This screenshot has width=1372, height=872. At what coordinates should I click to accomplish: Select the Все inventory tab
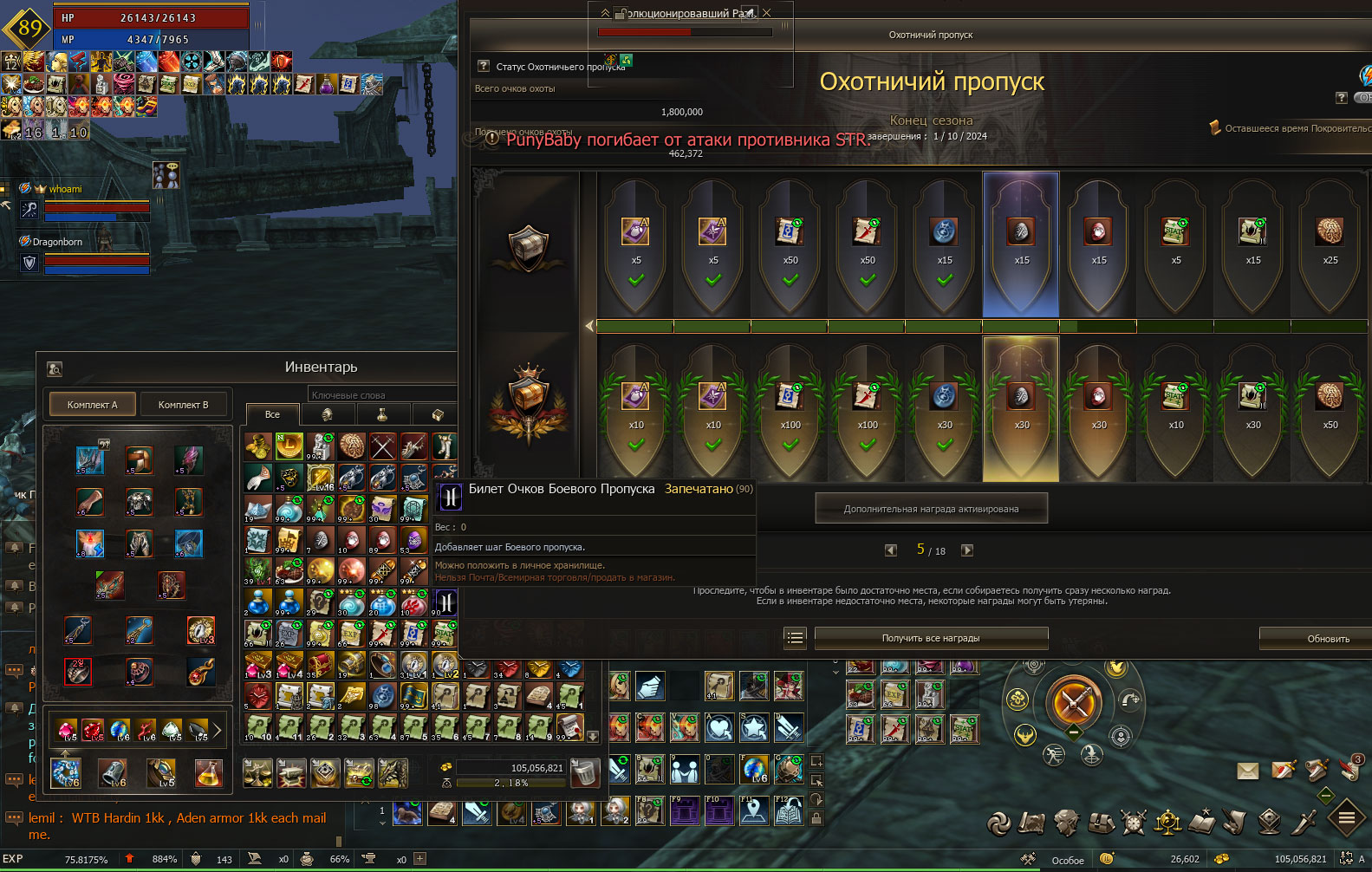click(x=272, y=414)
